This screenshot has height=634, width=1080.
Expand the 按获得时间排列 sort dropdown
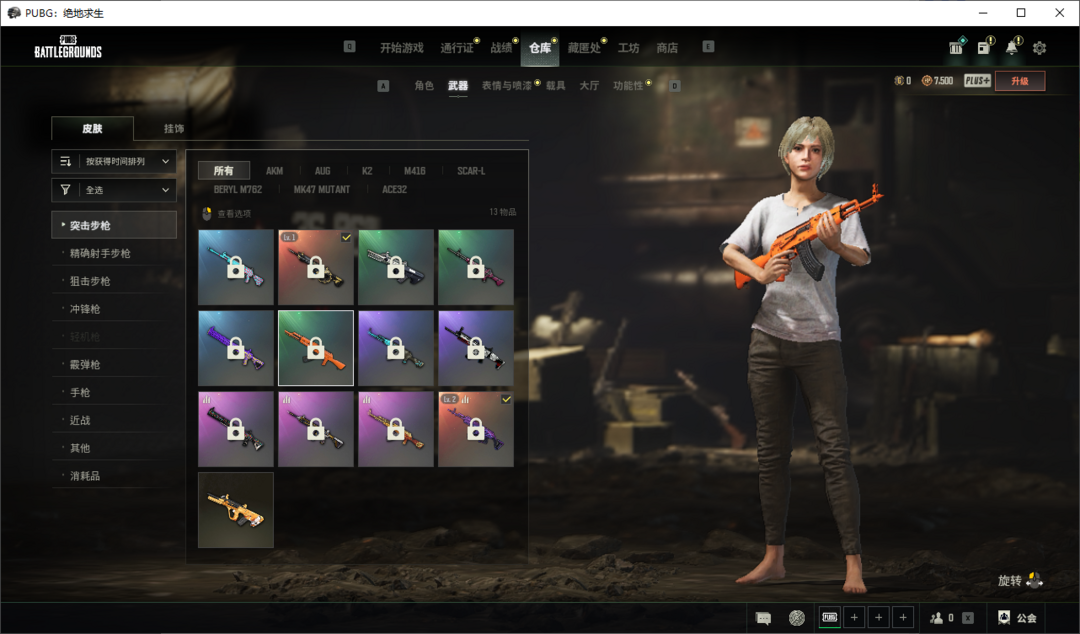point(114,161)
